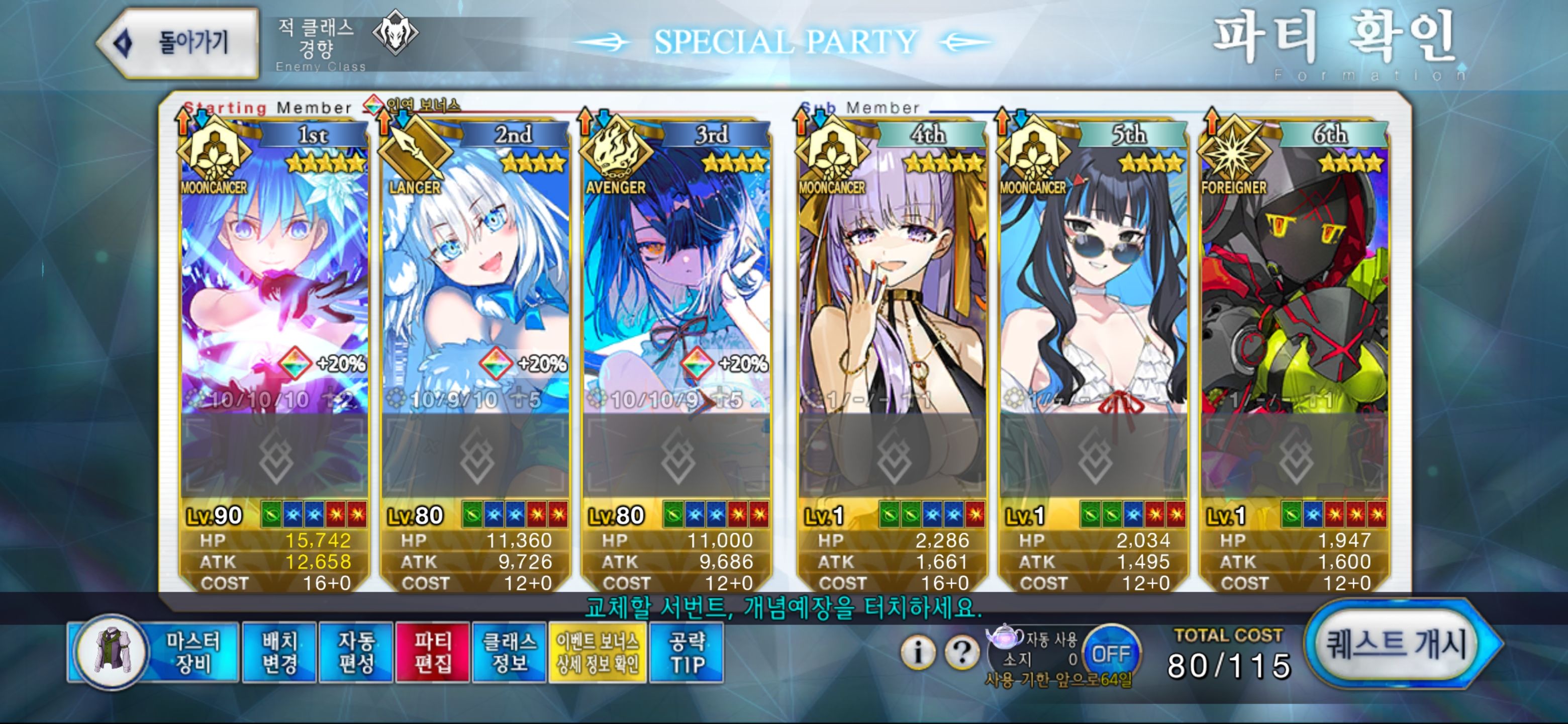The height and width of the screenshot is (724, 1568).
Task: Open party edit (파티 편집)
Action: (433, 652)
